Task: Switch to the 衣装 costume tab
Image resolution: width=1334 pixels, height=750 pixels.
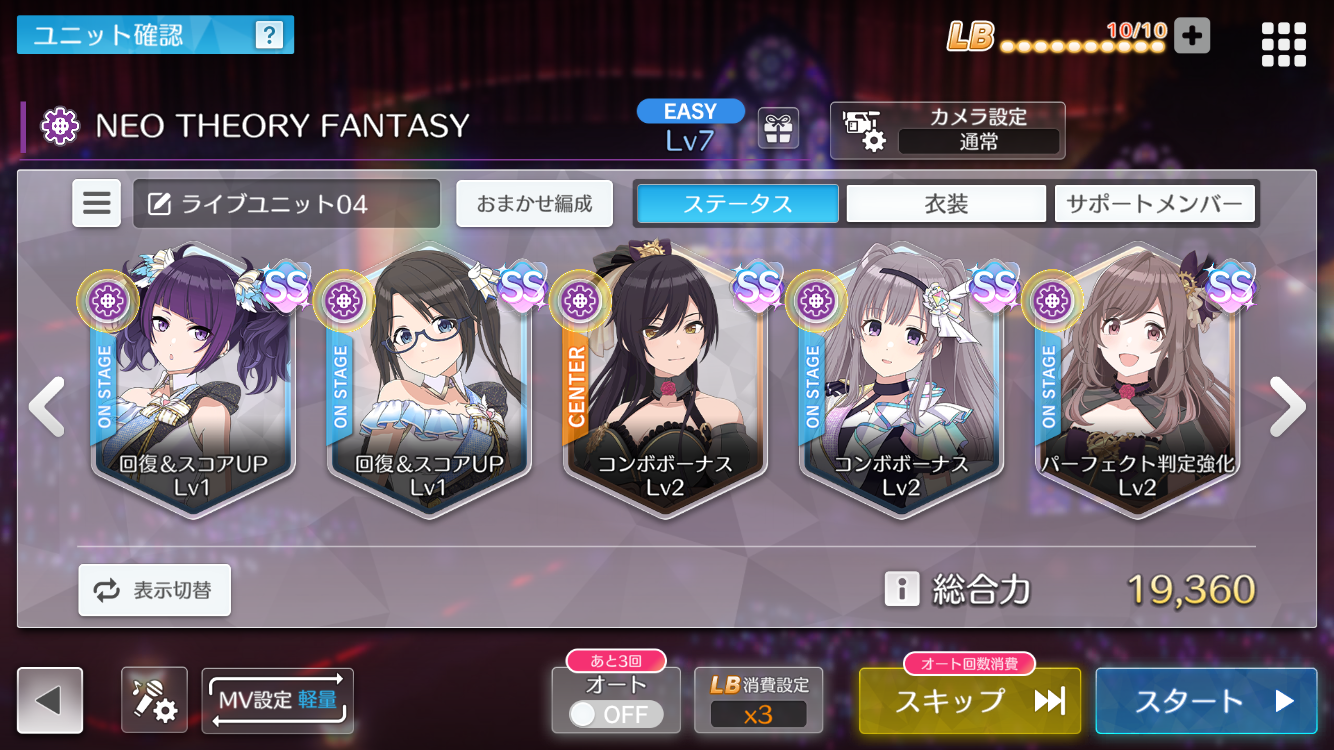Action: click(946, 204)
